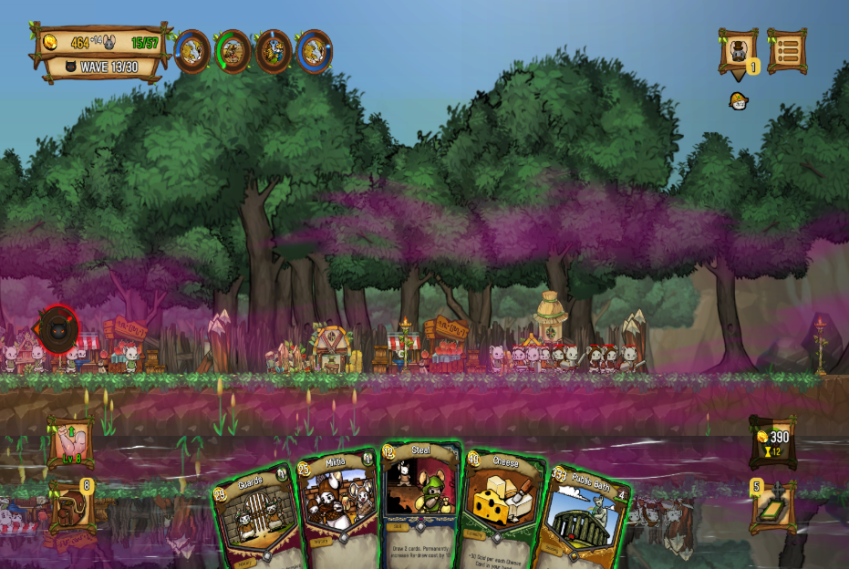Click the hard-hat worker mouse icon
The image size is (849, 569).
point(738,101)
